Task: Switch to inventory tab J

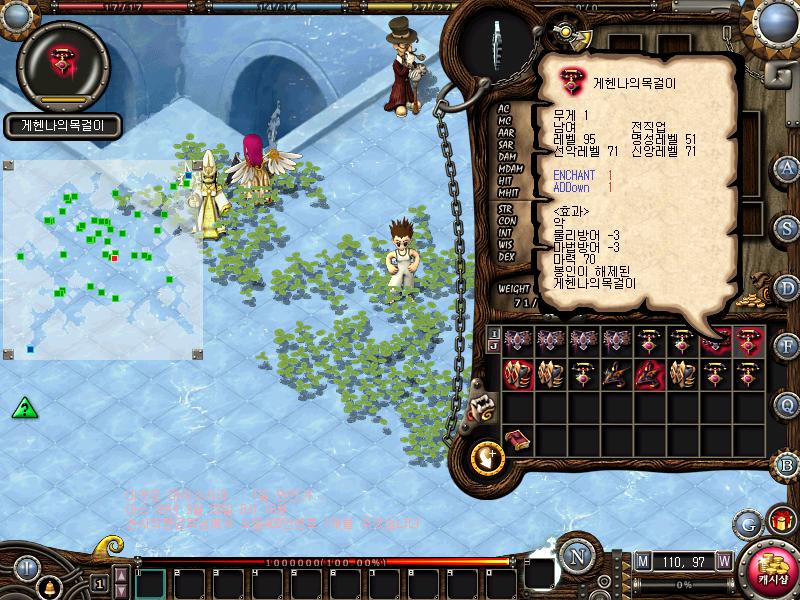Action: click(x=493, y=346)
